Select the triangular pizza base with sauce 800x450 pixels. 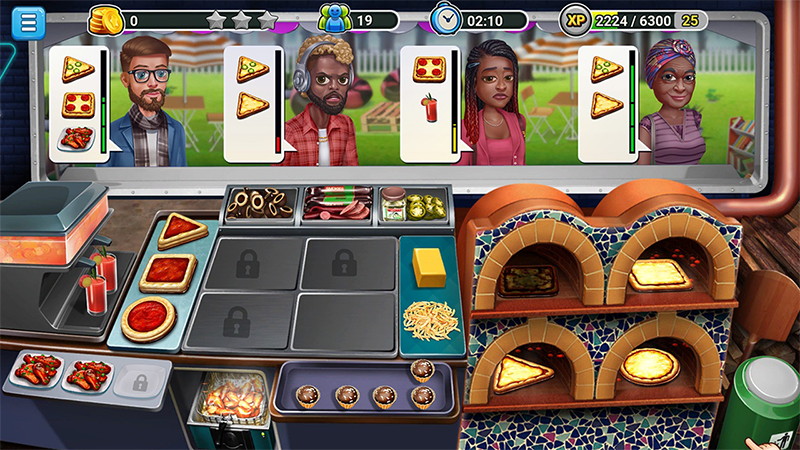pyautogui.click(x=181, y=230)
